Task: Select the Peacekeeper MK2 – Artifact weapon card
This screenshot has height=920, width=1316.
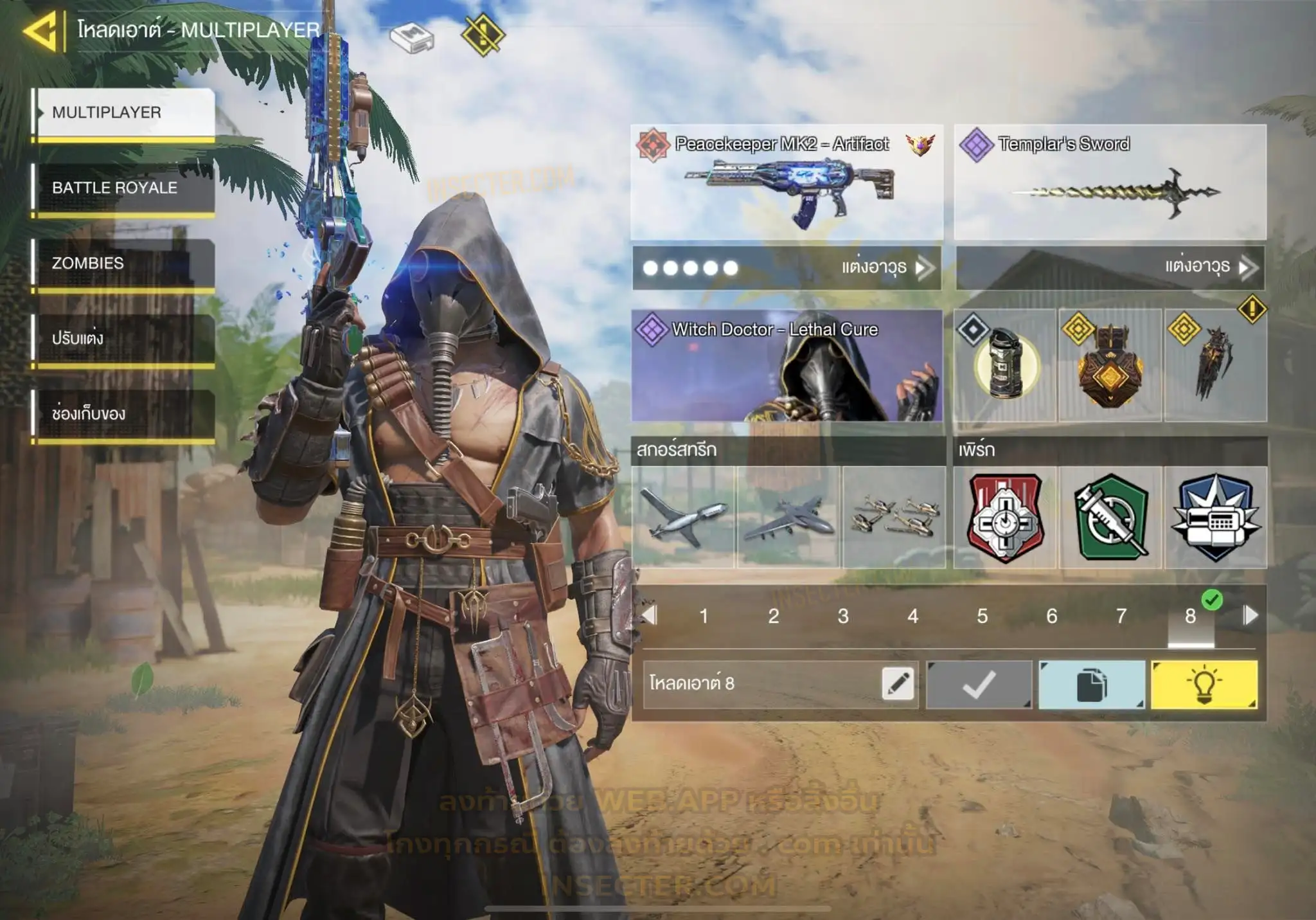Action: tap(787, 183)
